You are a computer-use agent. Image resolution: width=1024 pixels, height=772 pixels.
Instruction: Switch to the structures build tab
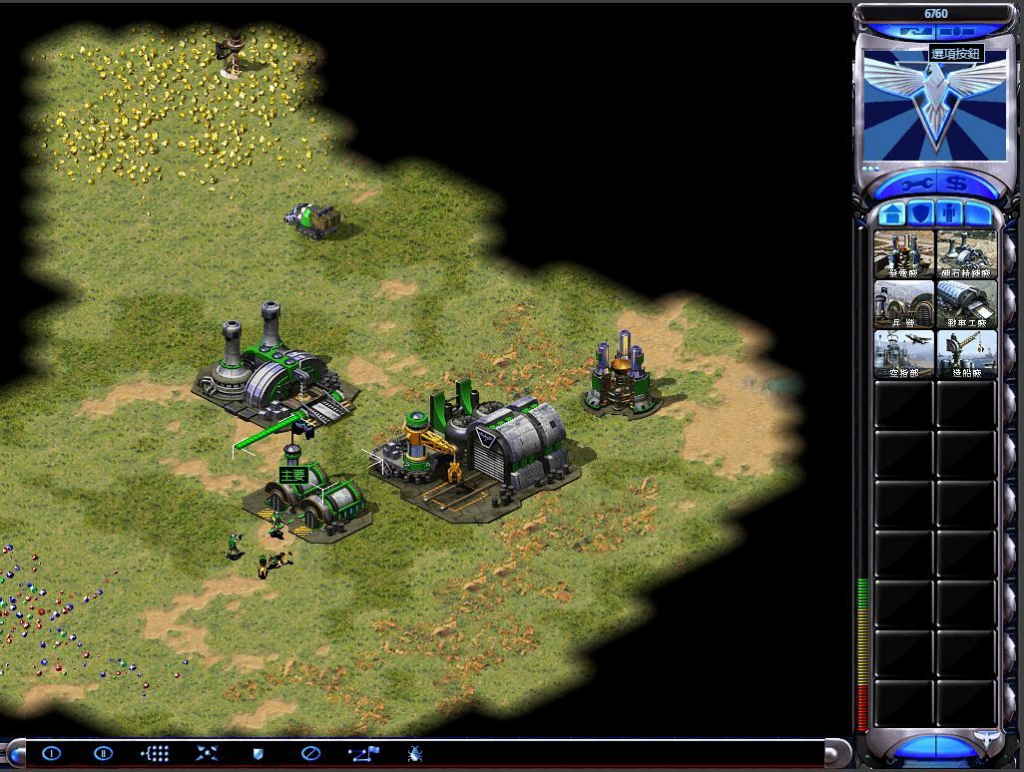(x=892, y=214)
